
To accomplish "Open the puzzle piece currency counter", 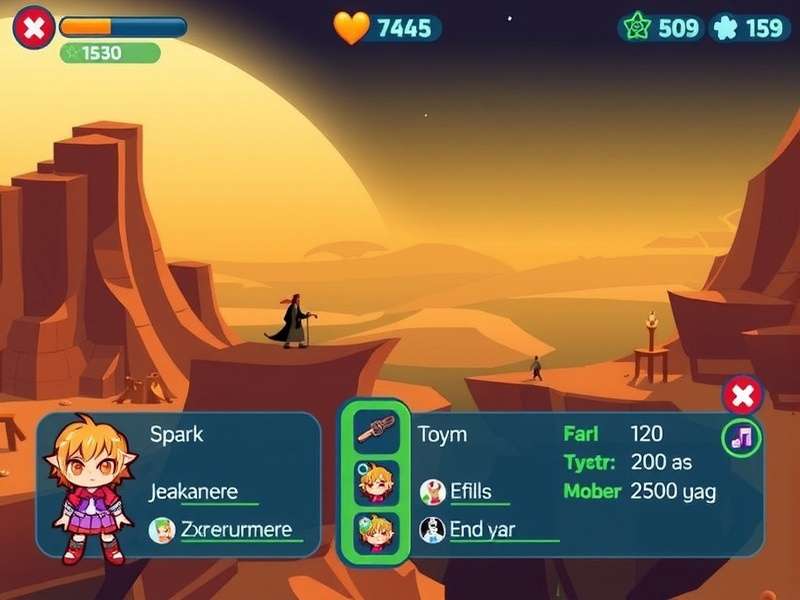I will pos(749,27).
